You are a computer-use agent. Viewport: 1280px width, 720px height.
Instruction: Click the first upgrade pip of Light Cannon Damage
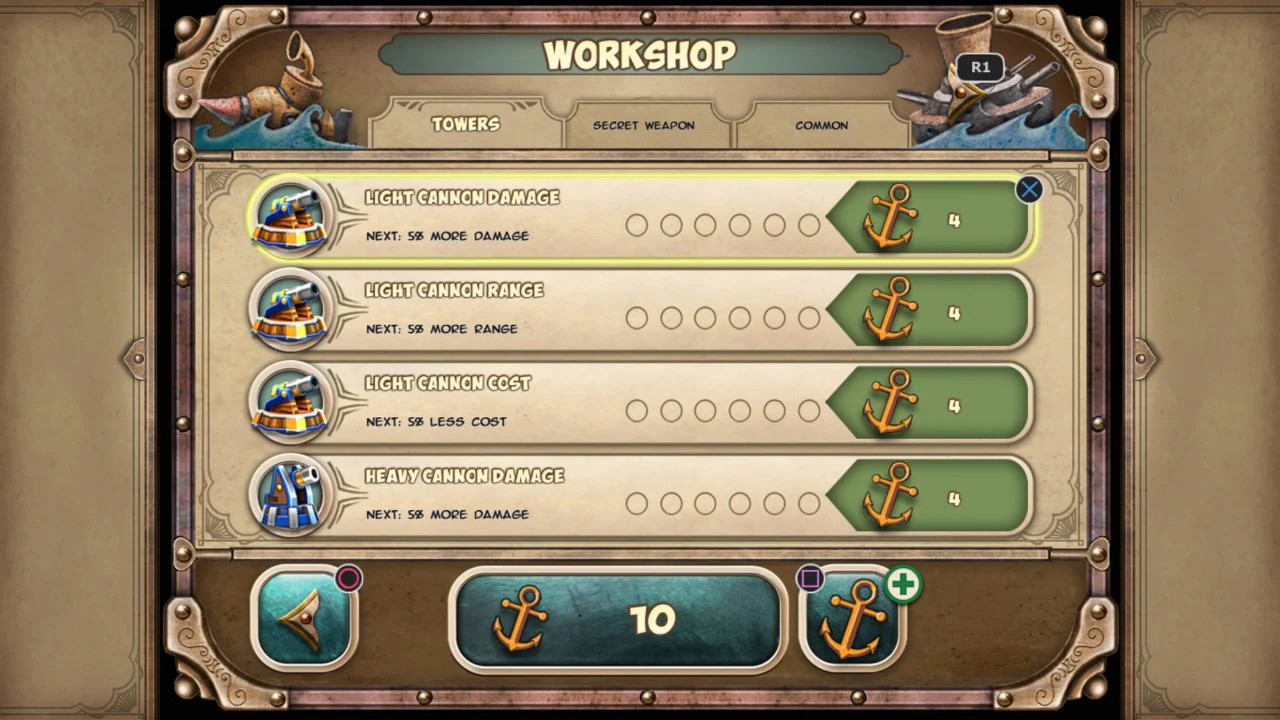tap(637, 225)
